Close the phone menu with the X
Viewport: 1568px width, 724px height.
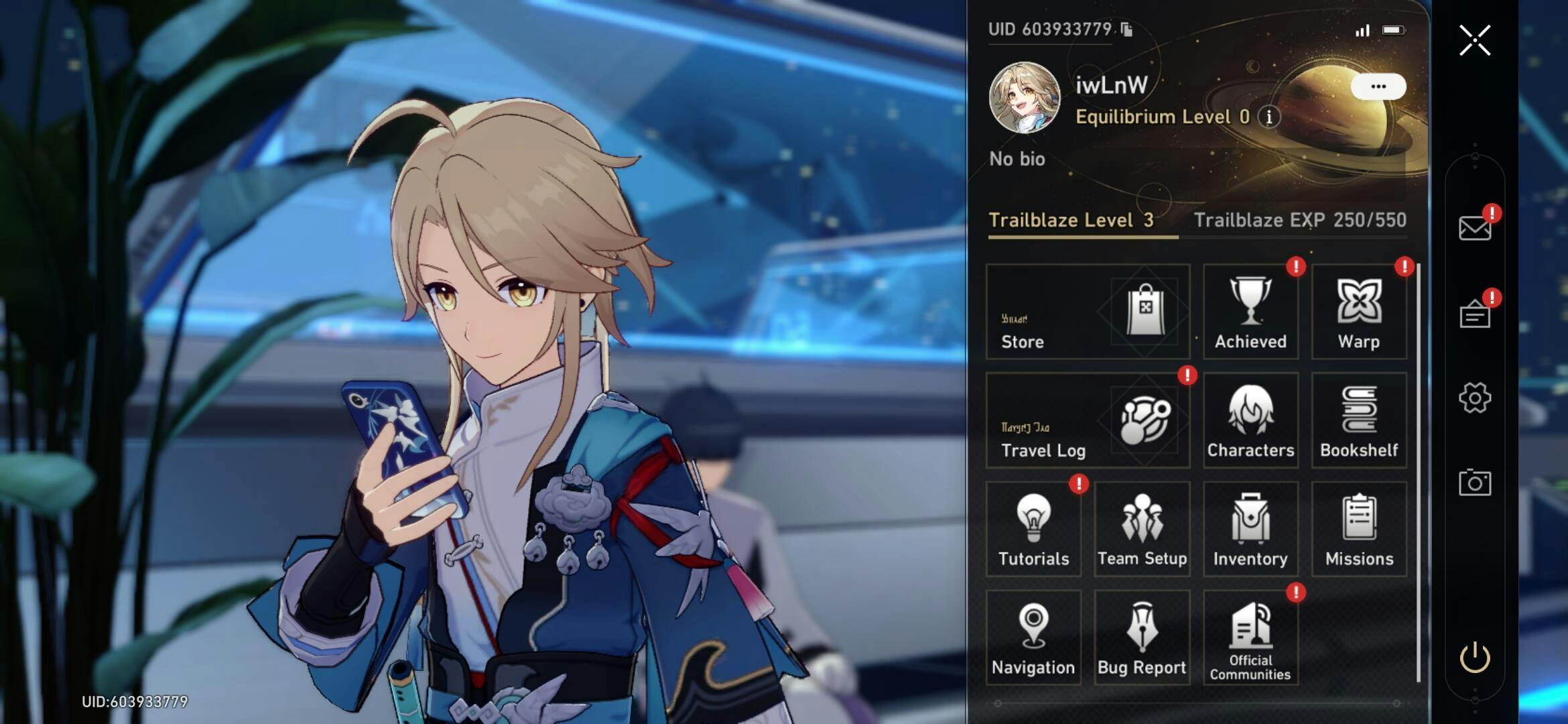[1475, 41]
